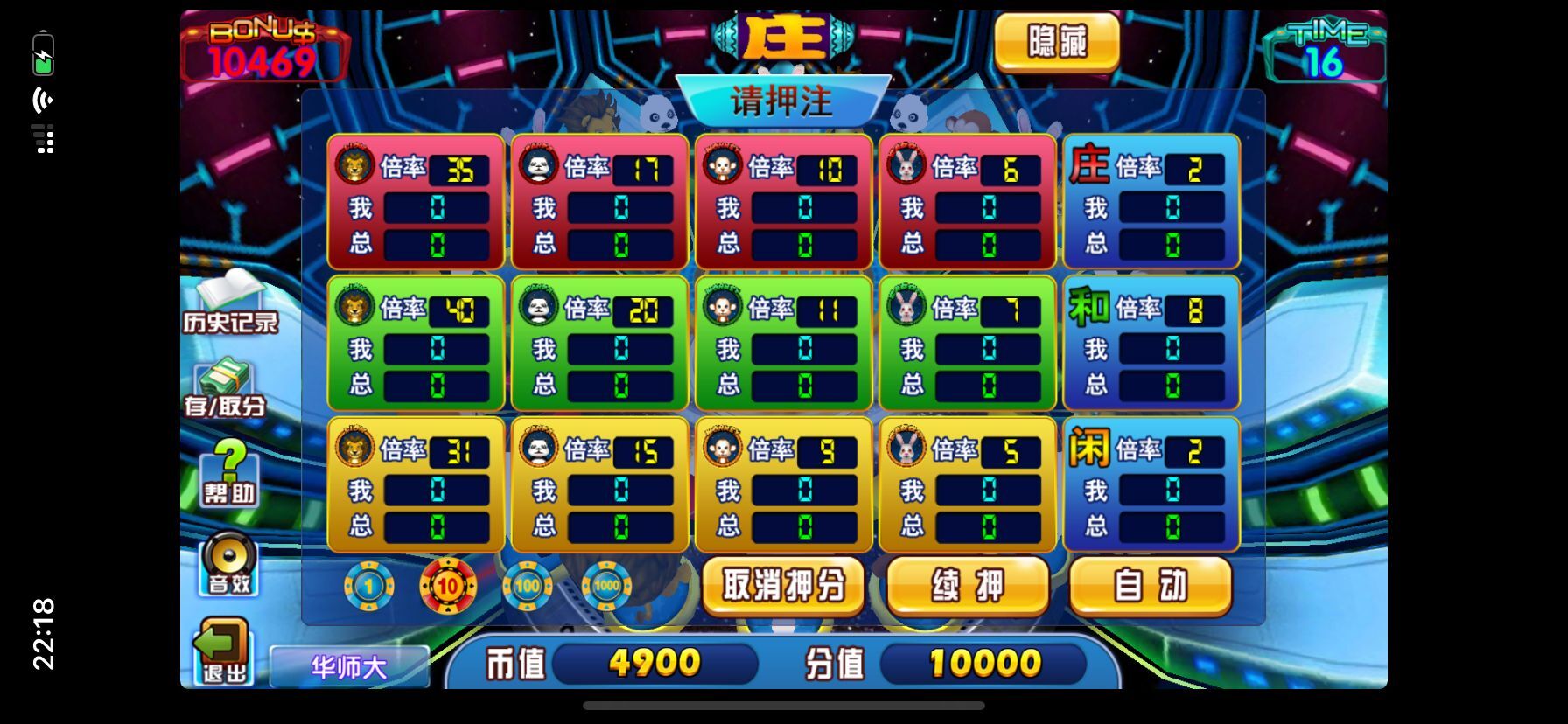Click the 退出 exit arrow icon
This screenshot has width=1568, height=724.
(x=222, y=662)
